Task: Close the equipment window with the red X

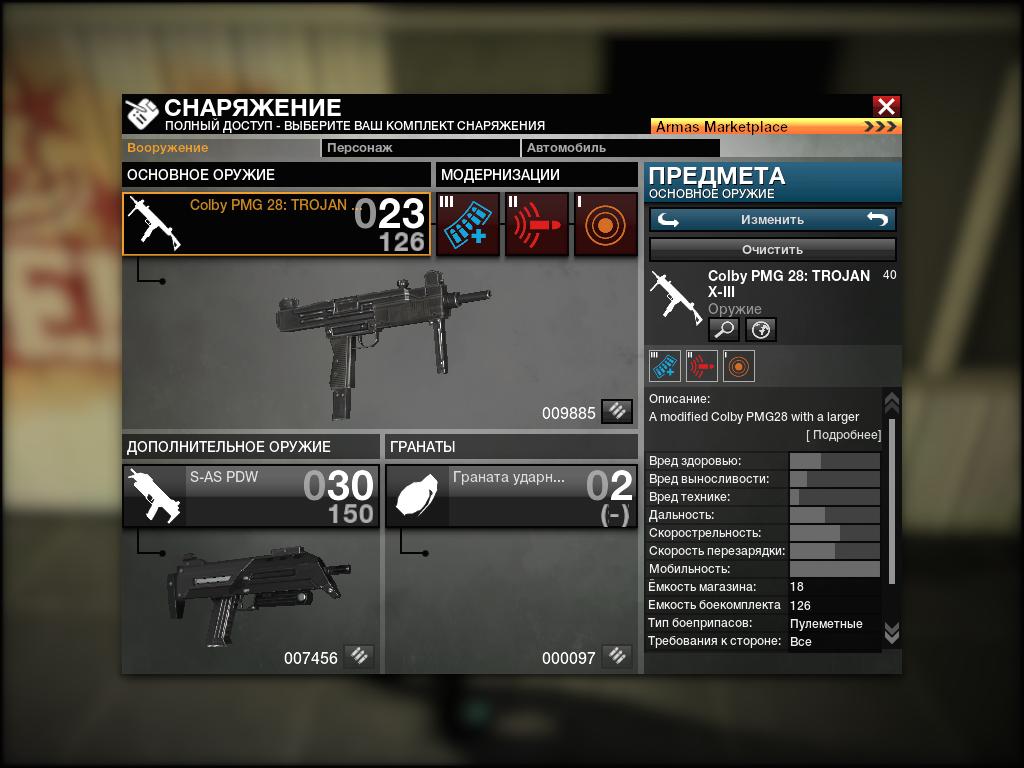Action: pos(886,106)
